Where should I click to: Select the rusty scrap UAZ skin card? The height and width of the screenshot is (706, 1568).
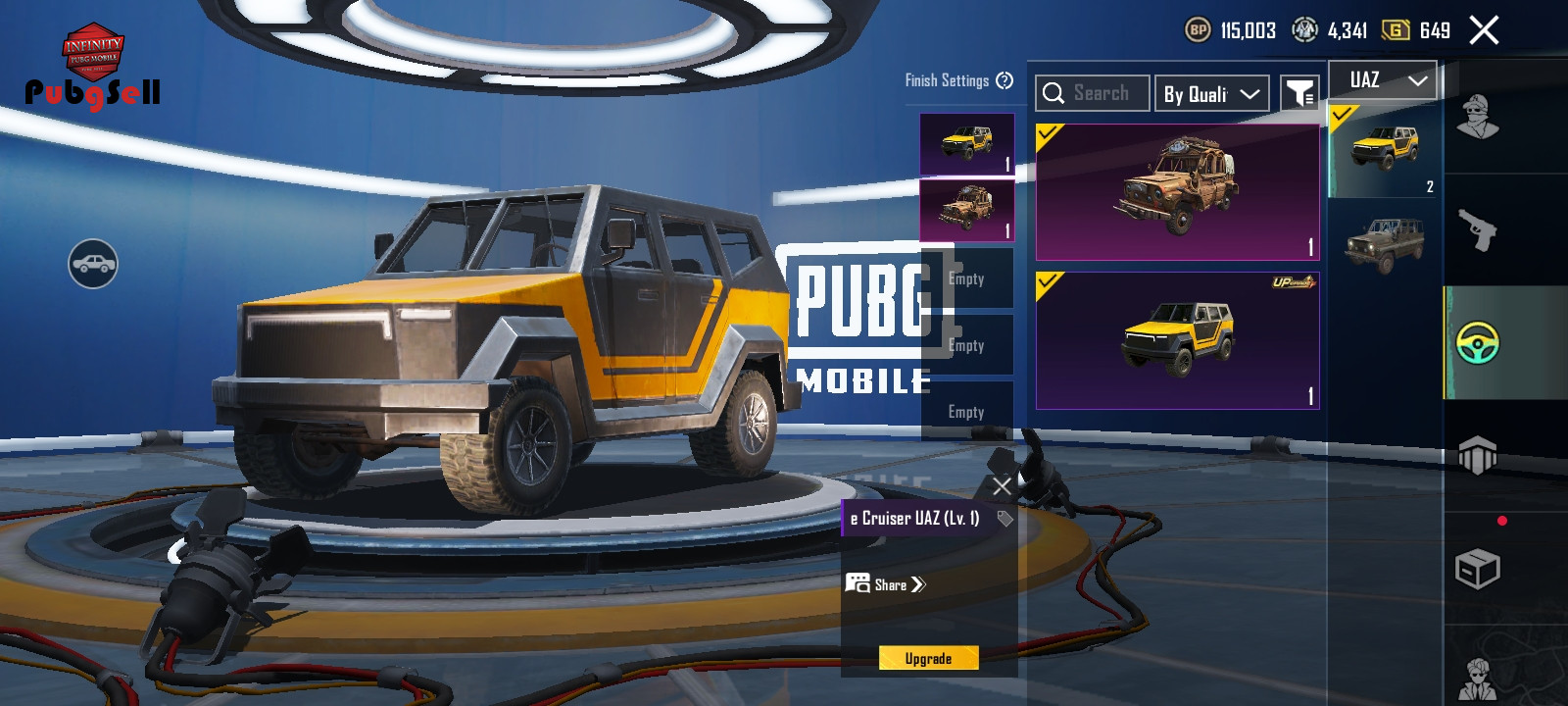click(x=1177, y=192)
